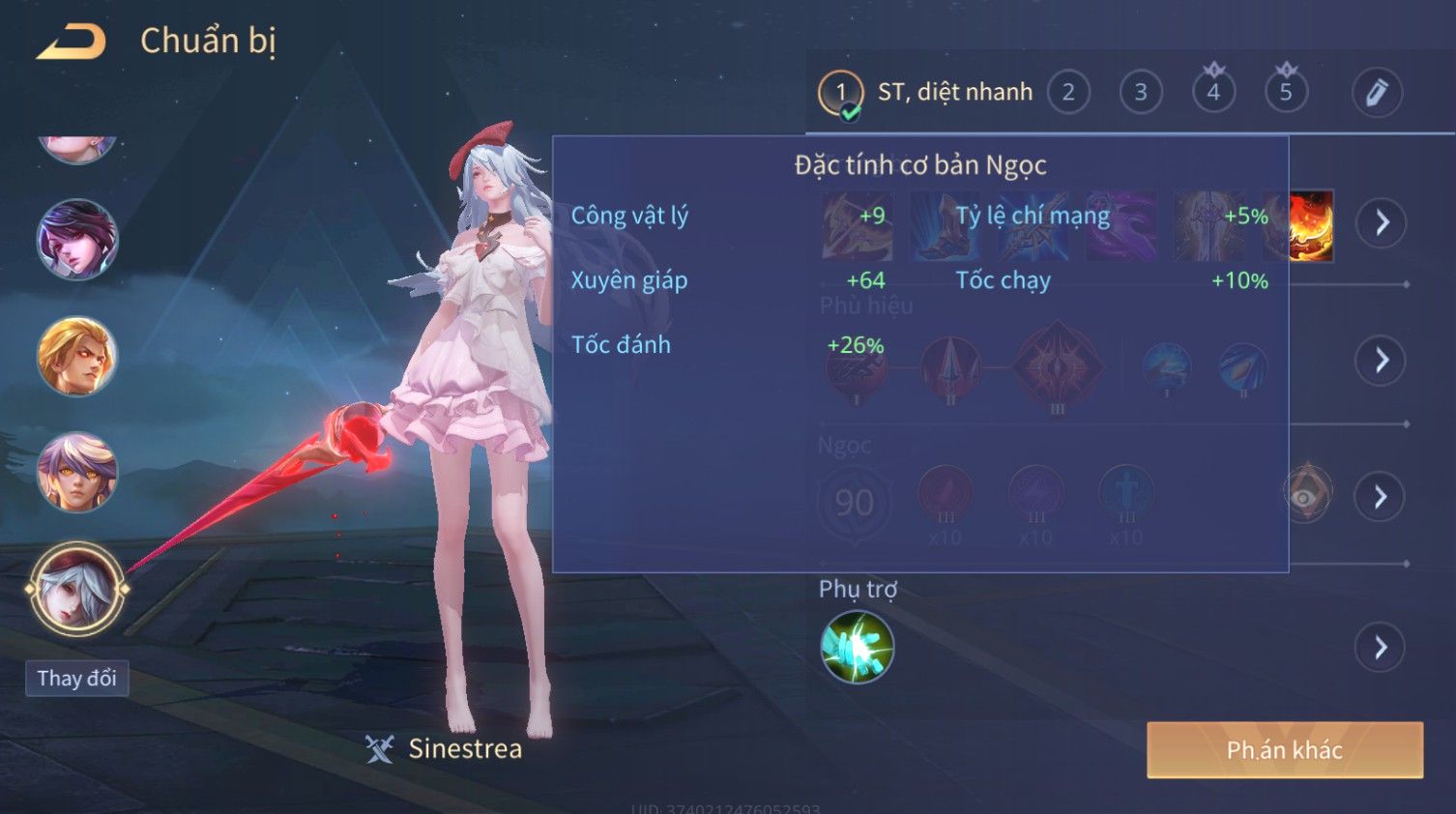This screenshot has width=1456, height=814.
Task: Pick the blonde red-eyed hero portrait
Action: 77,357
